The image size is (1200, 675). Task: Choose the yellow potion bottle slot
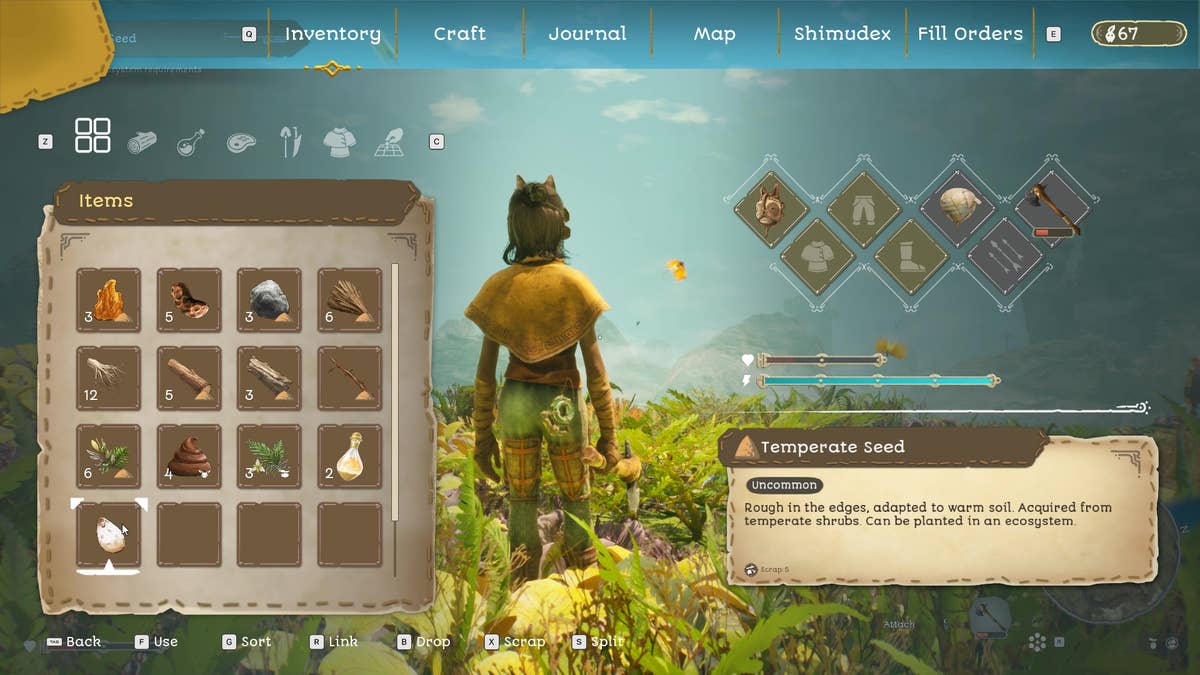point(350,457)
